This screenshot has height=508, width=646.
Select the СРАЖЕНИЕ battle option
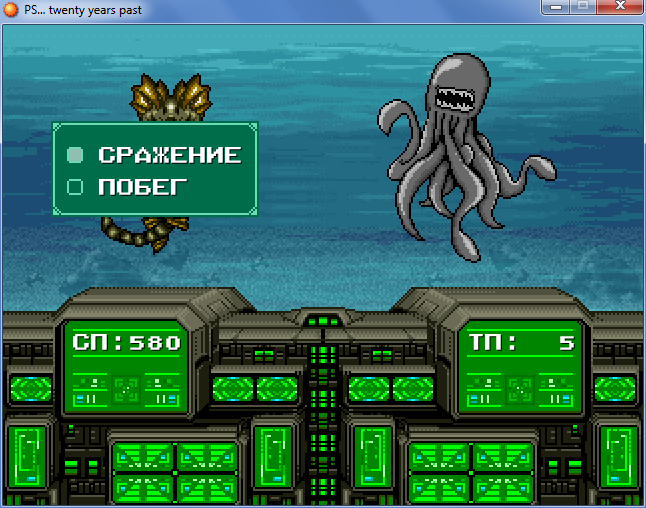168,155
